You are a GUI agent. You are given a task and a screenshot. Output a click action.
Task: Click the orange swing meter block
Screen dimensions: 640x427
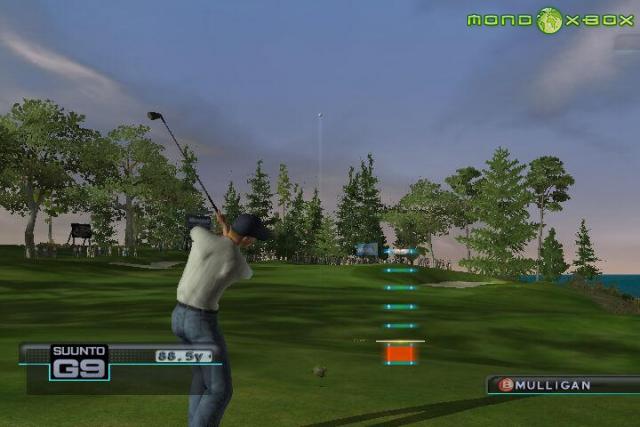pos(400,353)
